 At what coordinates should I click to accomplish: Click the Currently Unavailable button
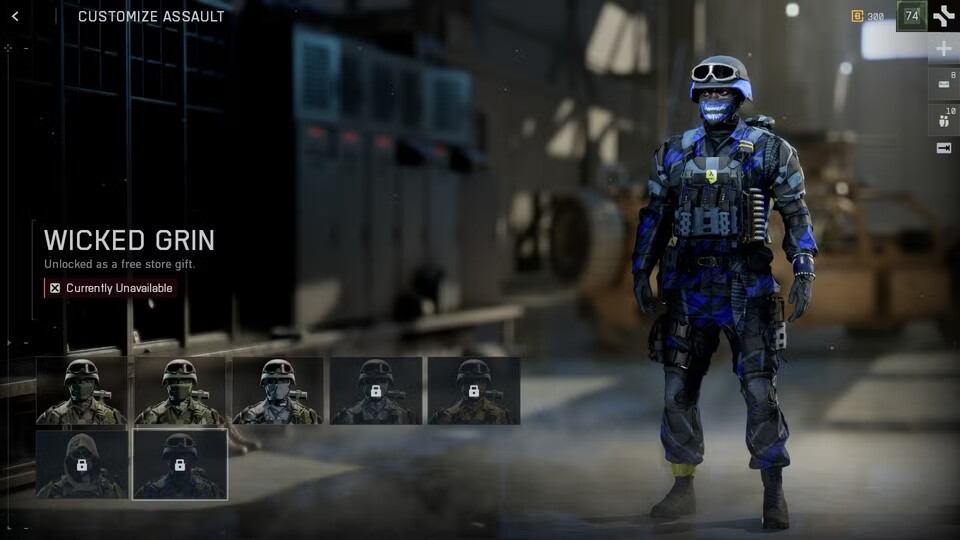pos(110,288)
